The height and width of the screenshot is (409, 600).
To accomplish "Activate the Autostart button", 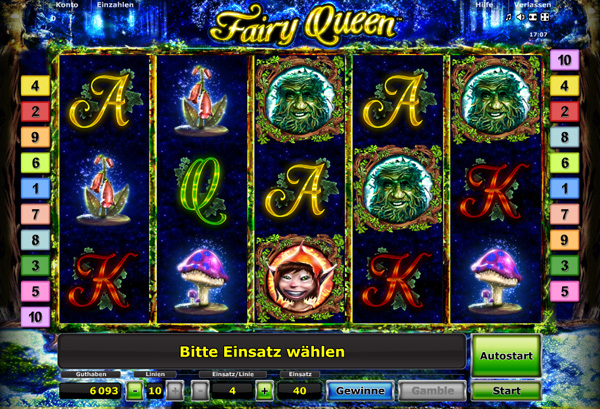I will (506, 354).
